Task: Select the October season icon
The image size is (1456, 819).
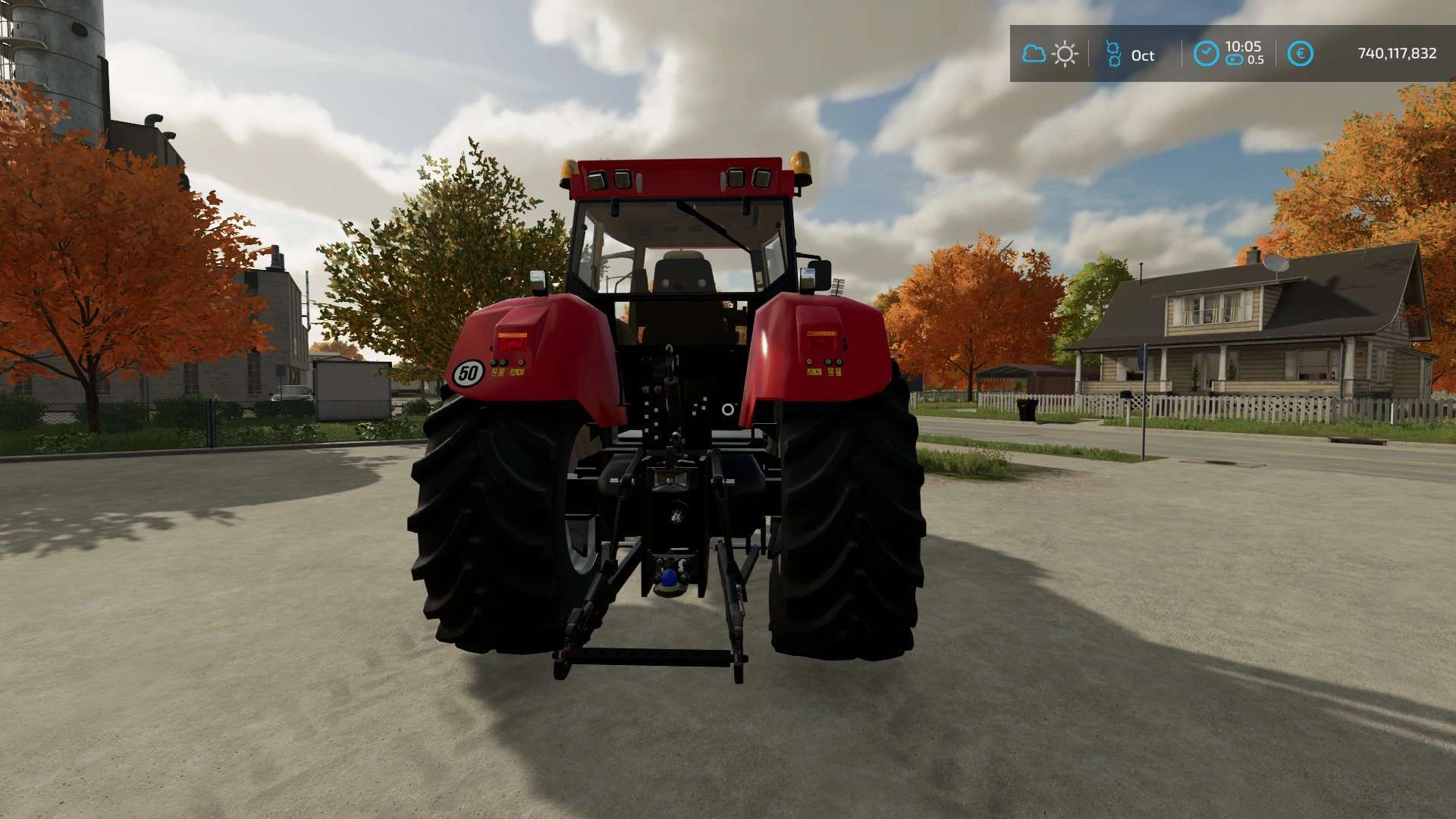Action: pos(1113,54)
